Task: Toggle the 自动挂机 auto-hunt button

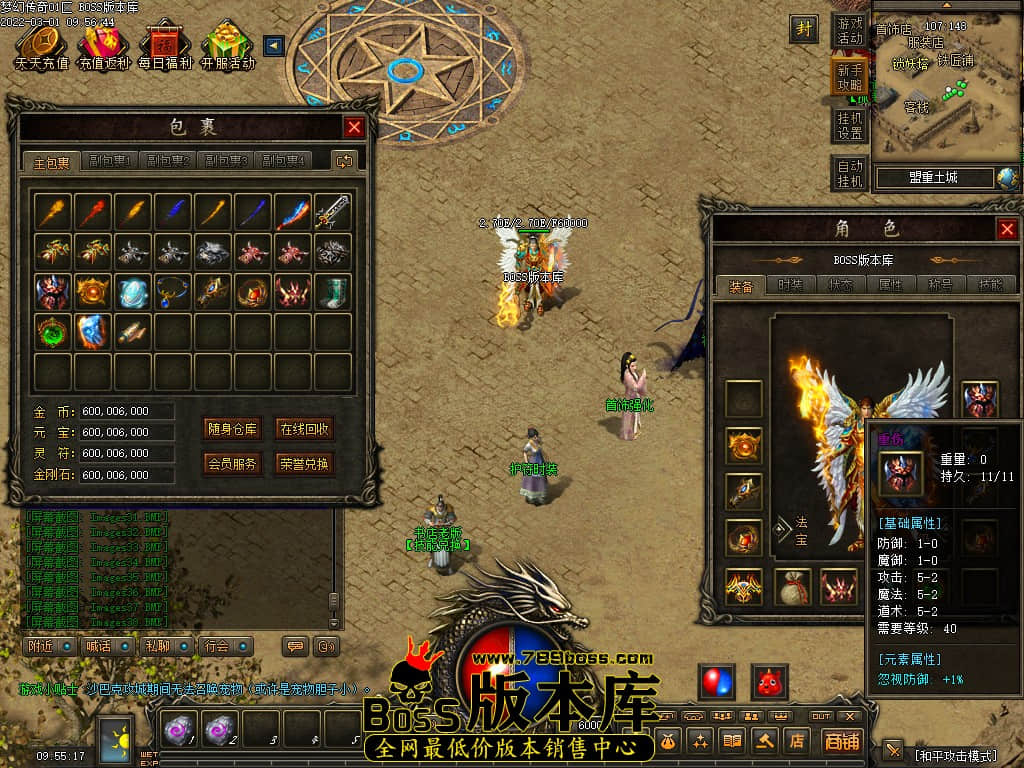Action: [849, 173]
